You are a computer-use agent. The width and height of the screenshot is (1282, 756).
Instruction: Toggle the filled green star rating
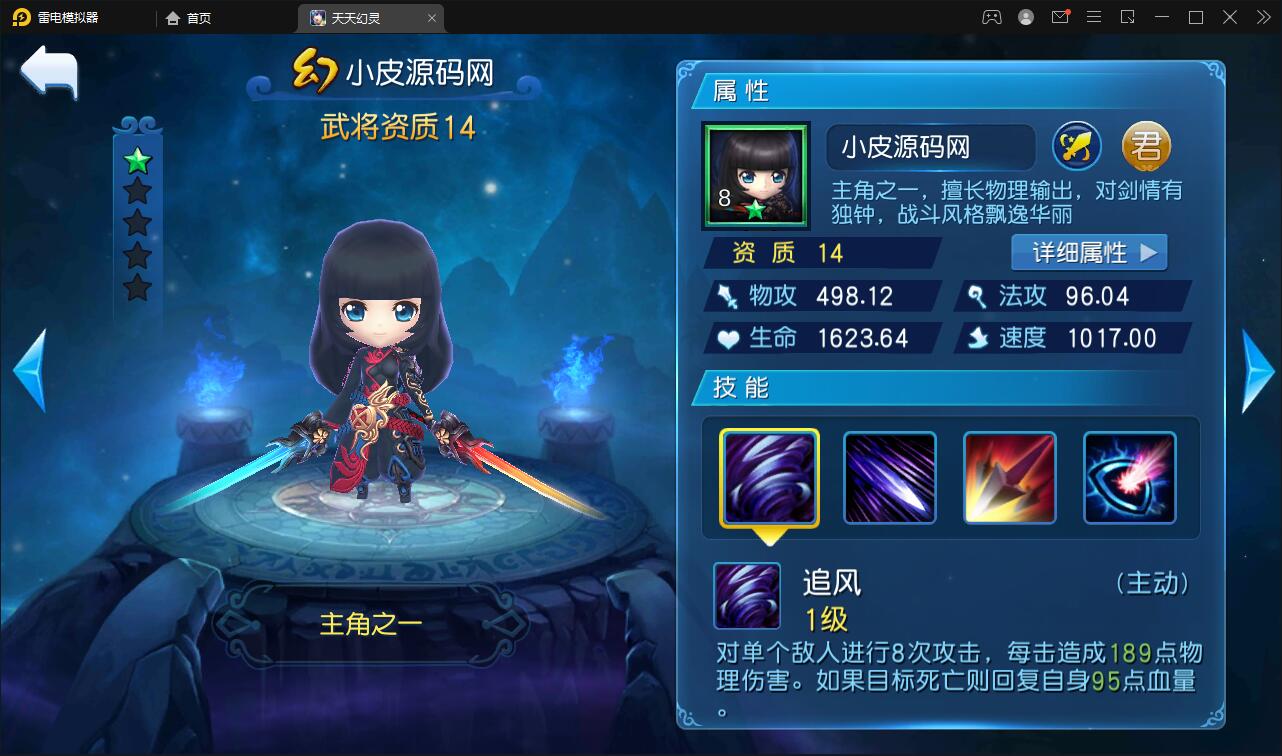137,160
